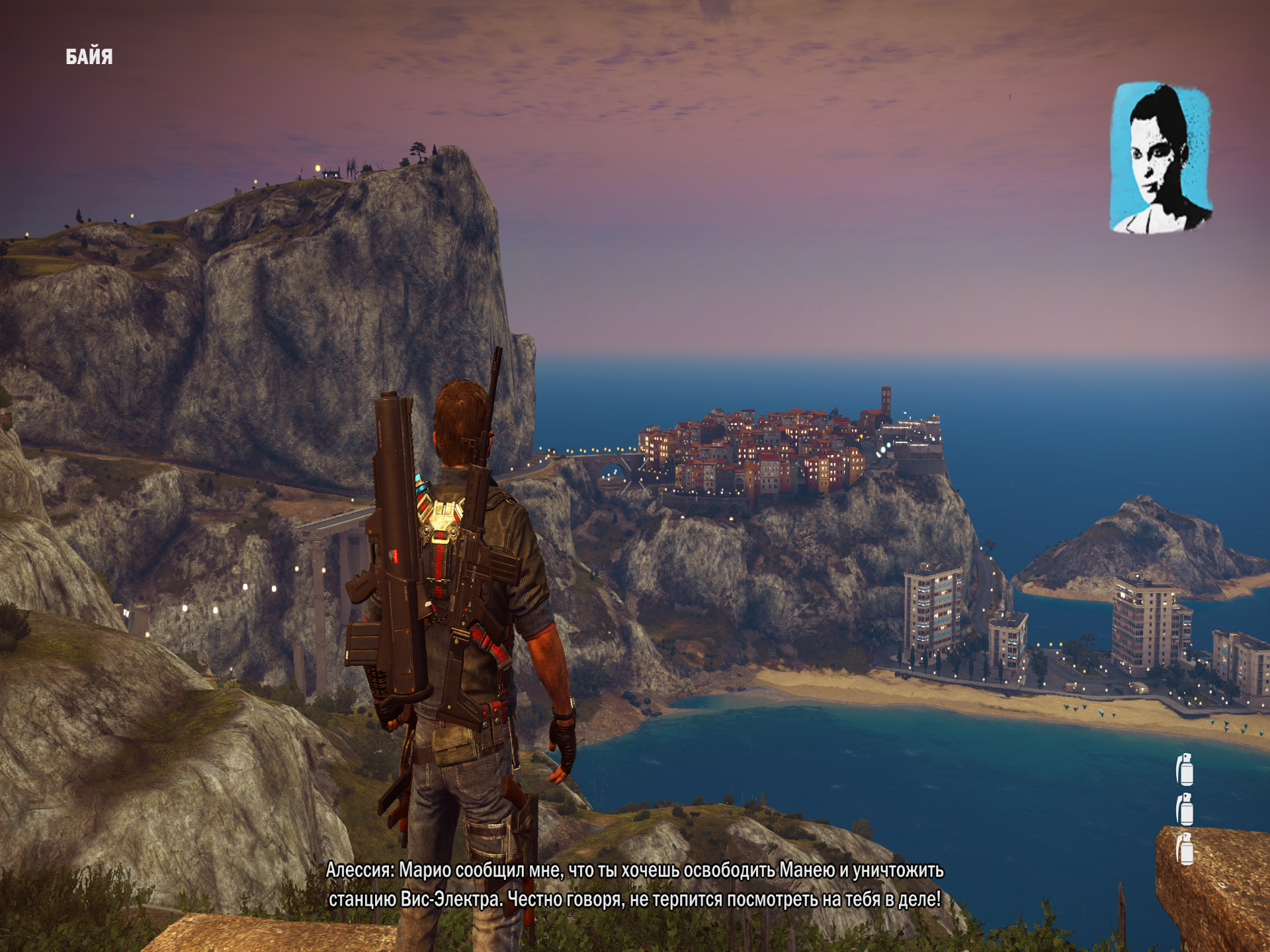Click Alessia's caller portrait
This screenshot has width=1270, height=952.
pyautogui.click(x=1160, y=157)
